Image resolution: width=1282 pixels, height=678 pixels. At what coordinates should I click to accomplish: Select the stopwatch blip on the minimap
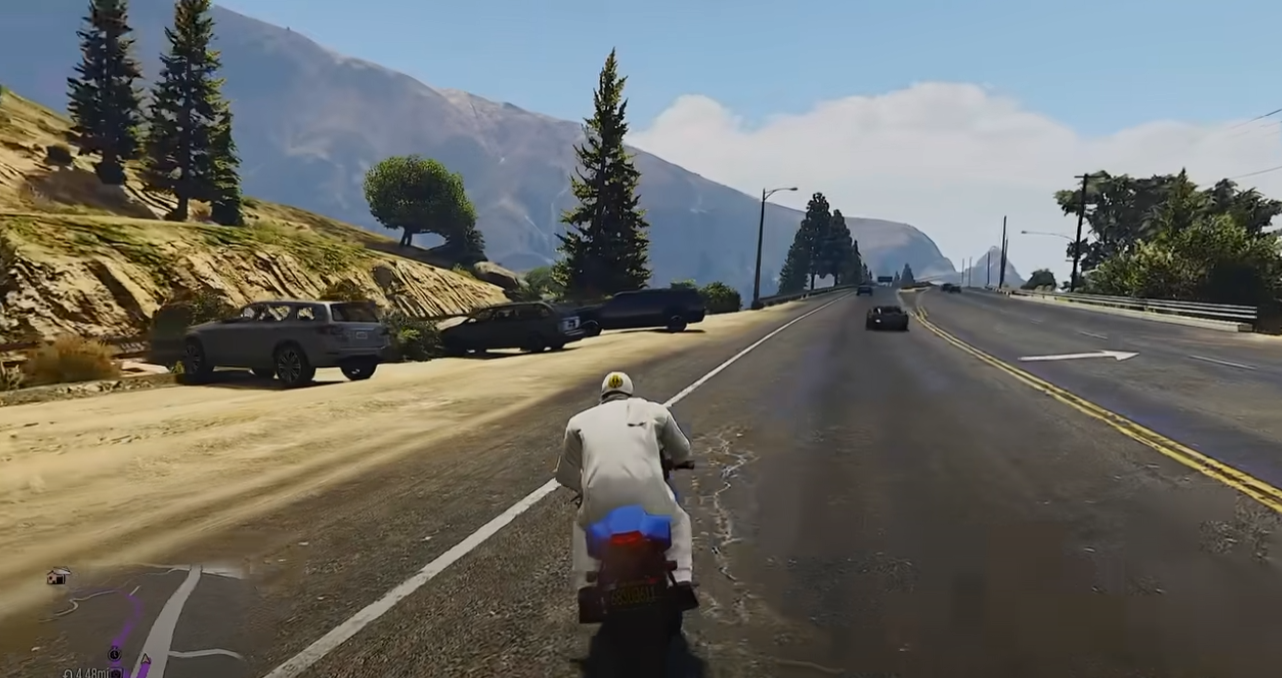tap(115, 653)
